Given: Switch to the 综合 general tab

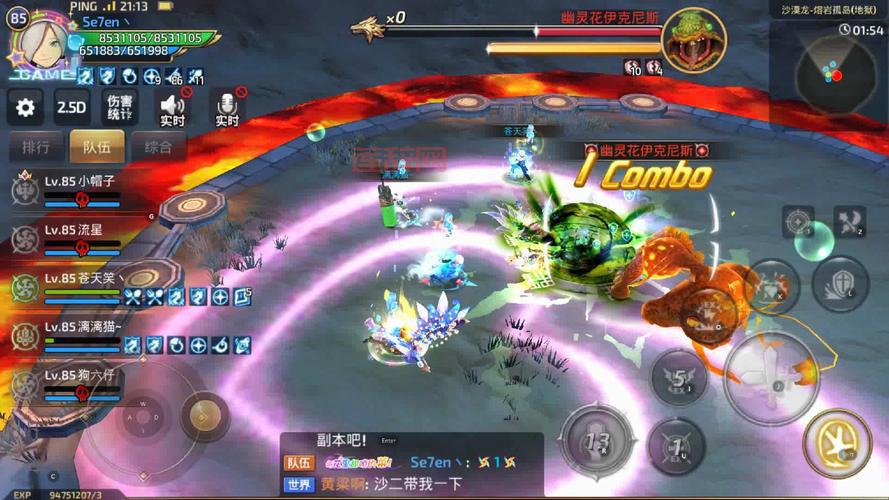Looking at the screenshot, I should [x=158, y=147].
